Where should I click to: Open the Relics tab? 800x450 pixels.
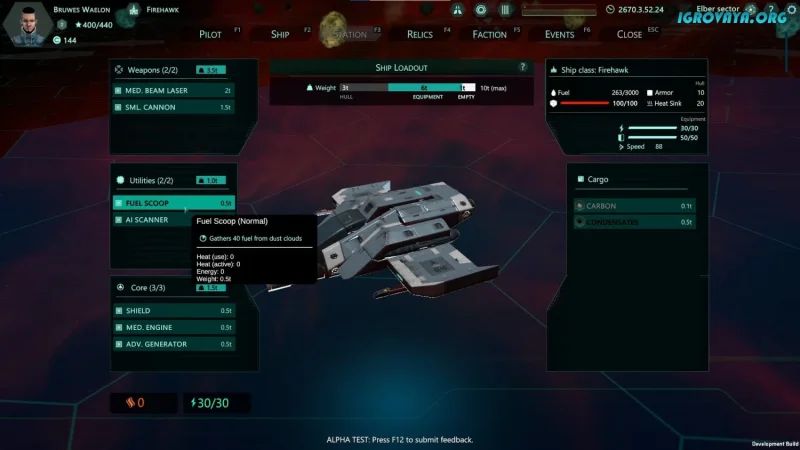[x=420, y=34]
